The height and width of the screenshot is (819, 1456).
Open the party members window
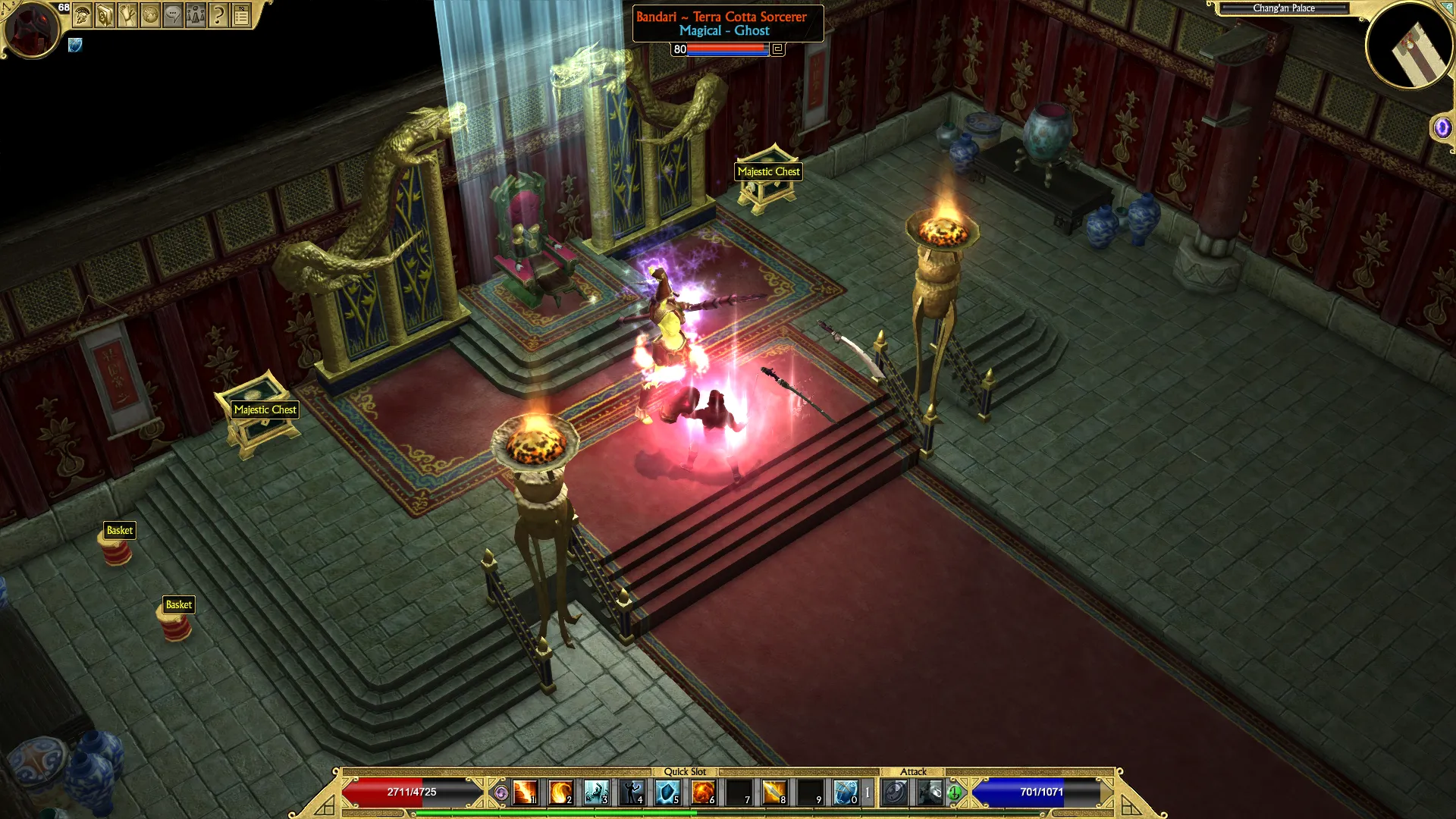click(196, 15)
